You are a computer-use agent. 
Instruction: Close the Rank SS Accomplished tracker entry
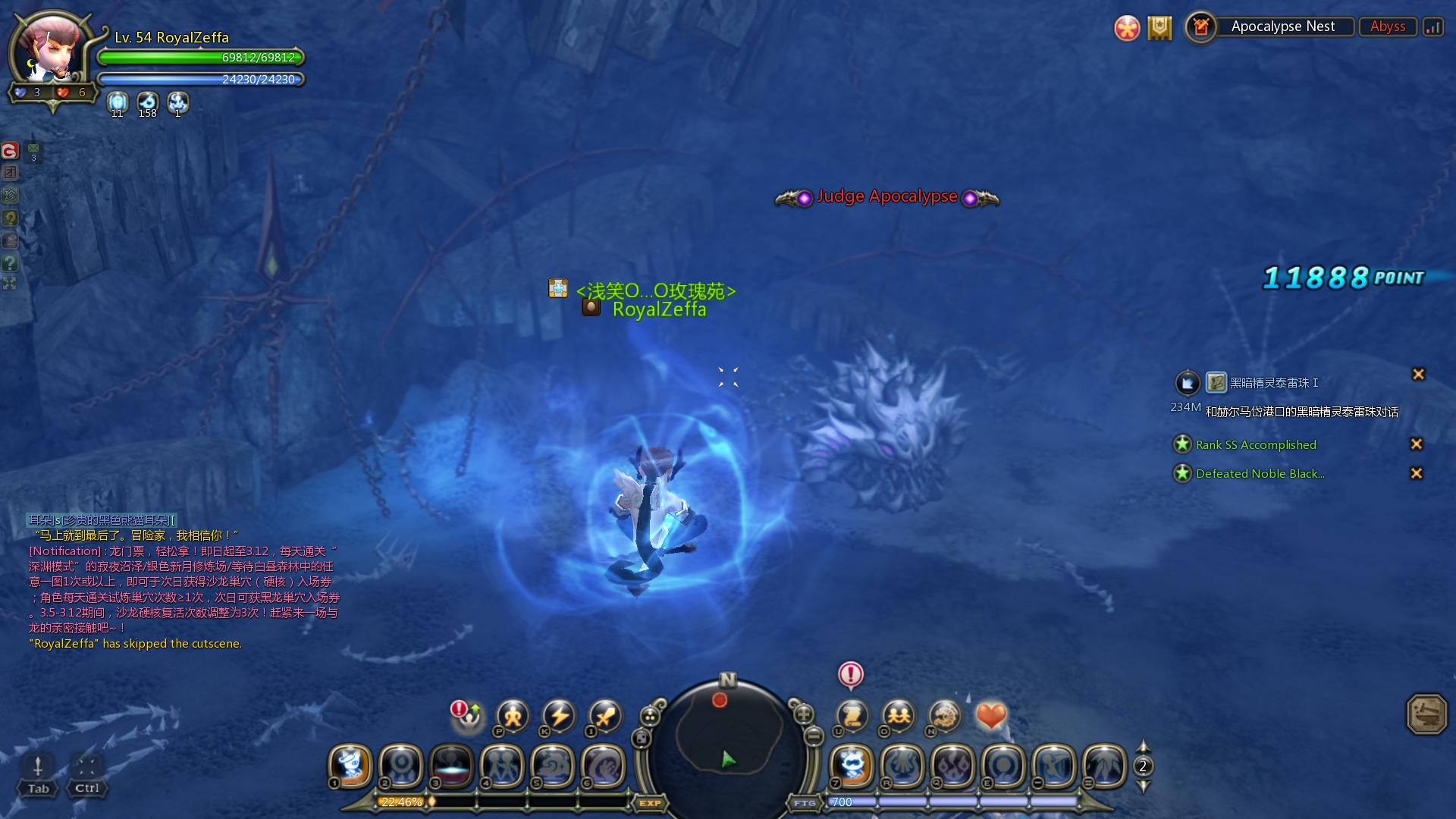click(x=1416, y=444)
